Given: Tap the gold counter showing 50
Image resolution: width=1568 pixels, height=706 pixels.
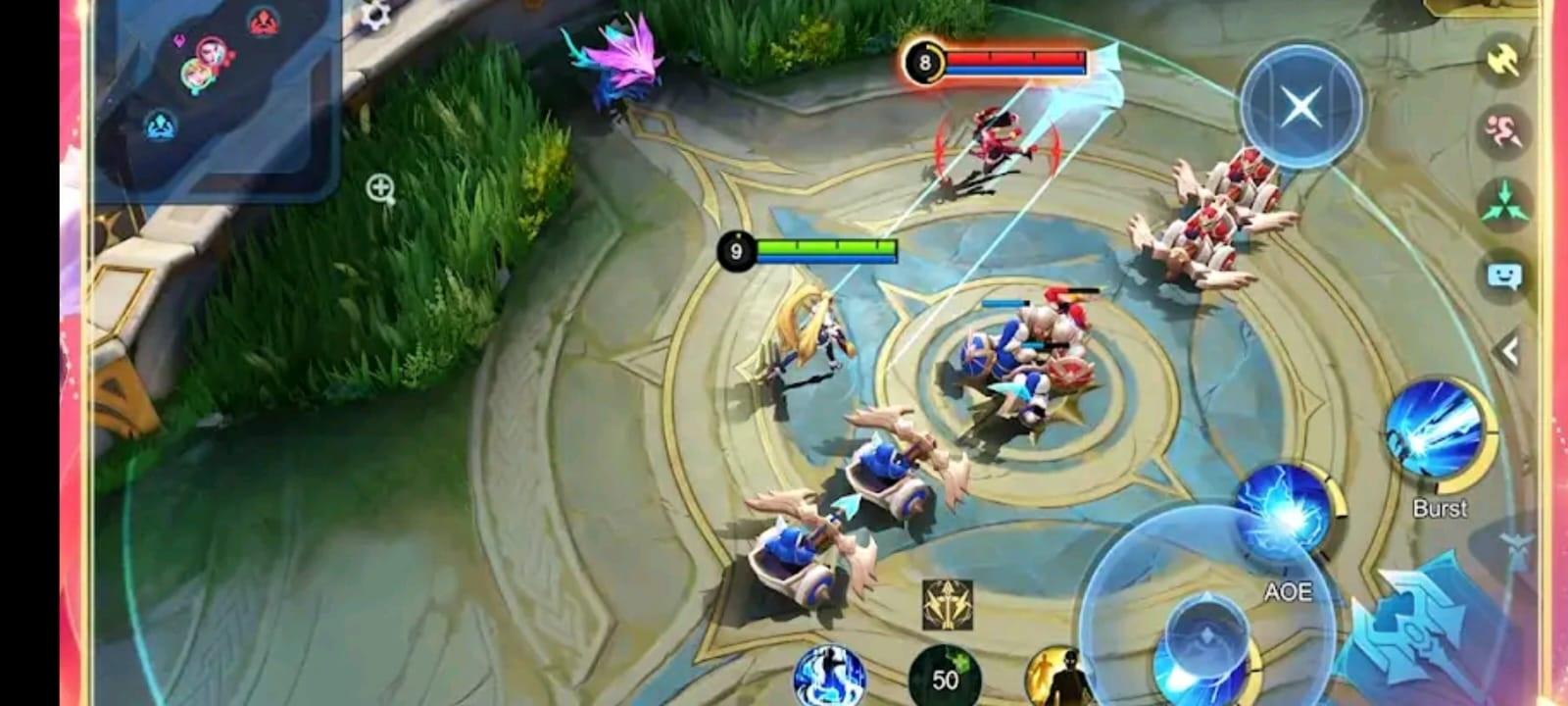Looking at the screenshot, I should click(x=944, y=677).
